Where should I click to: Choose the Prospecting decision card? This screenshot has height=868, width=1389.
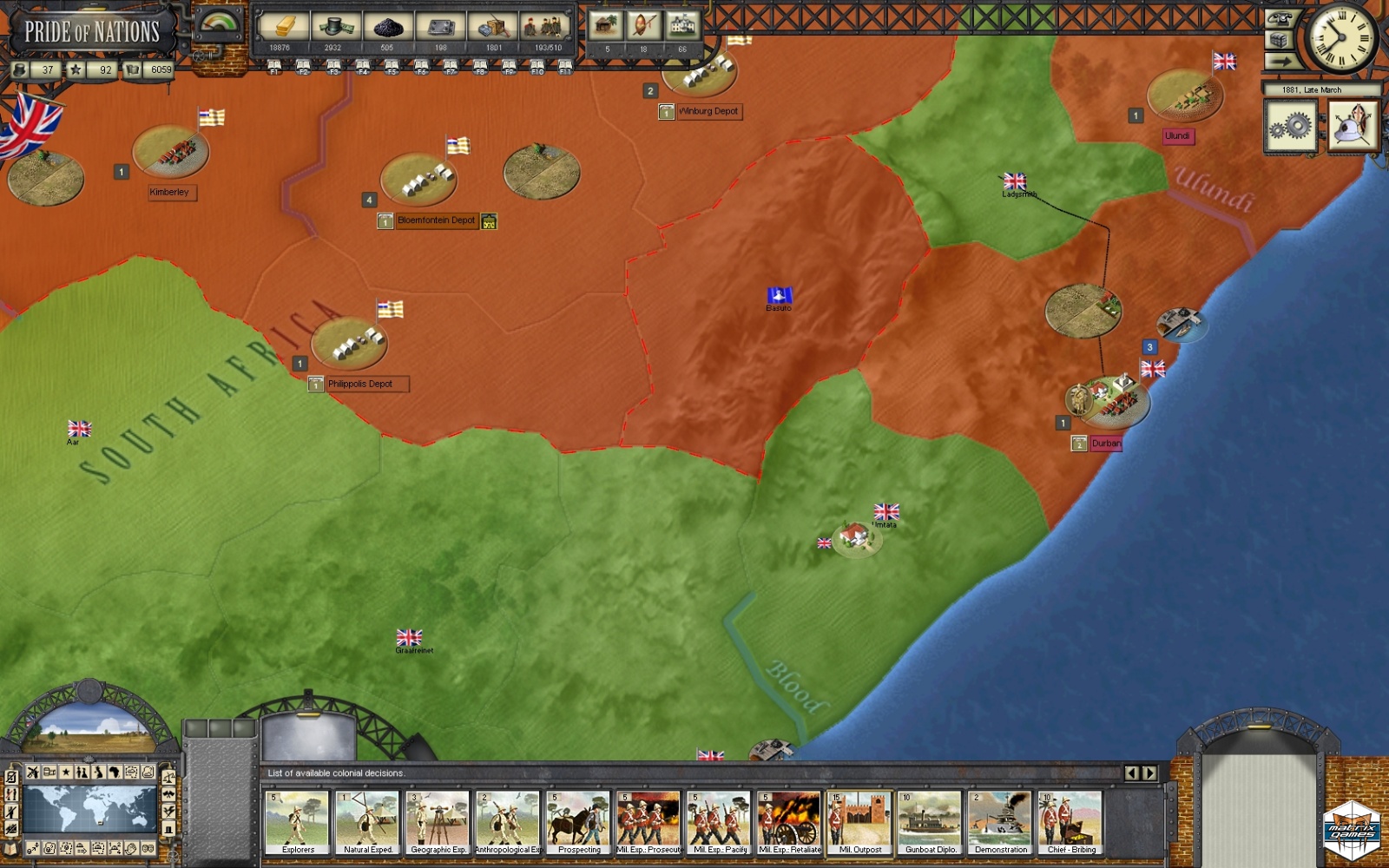click(578, 822)
